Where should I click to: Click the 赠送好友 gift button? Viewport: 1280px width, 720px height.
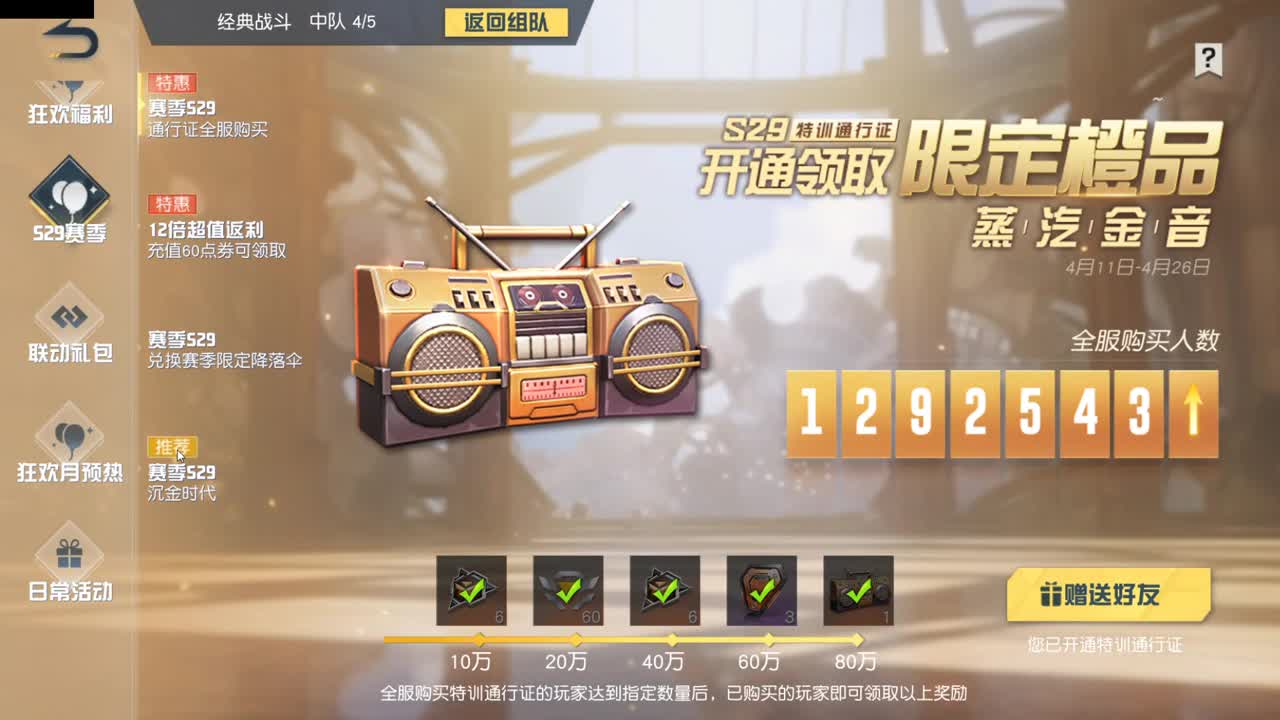pos(1110,592)
